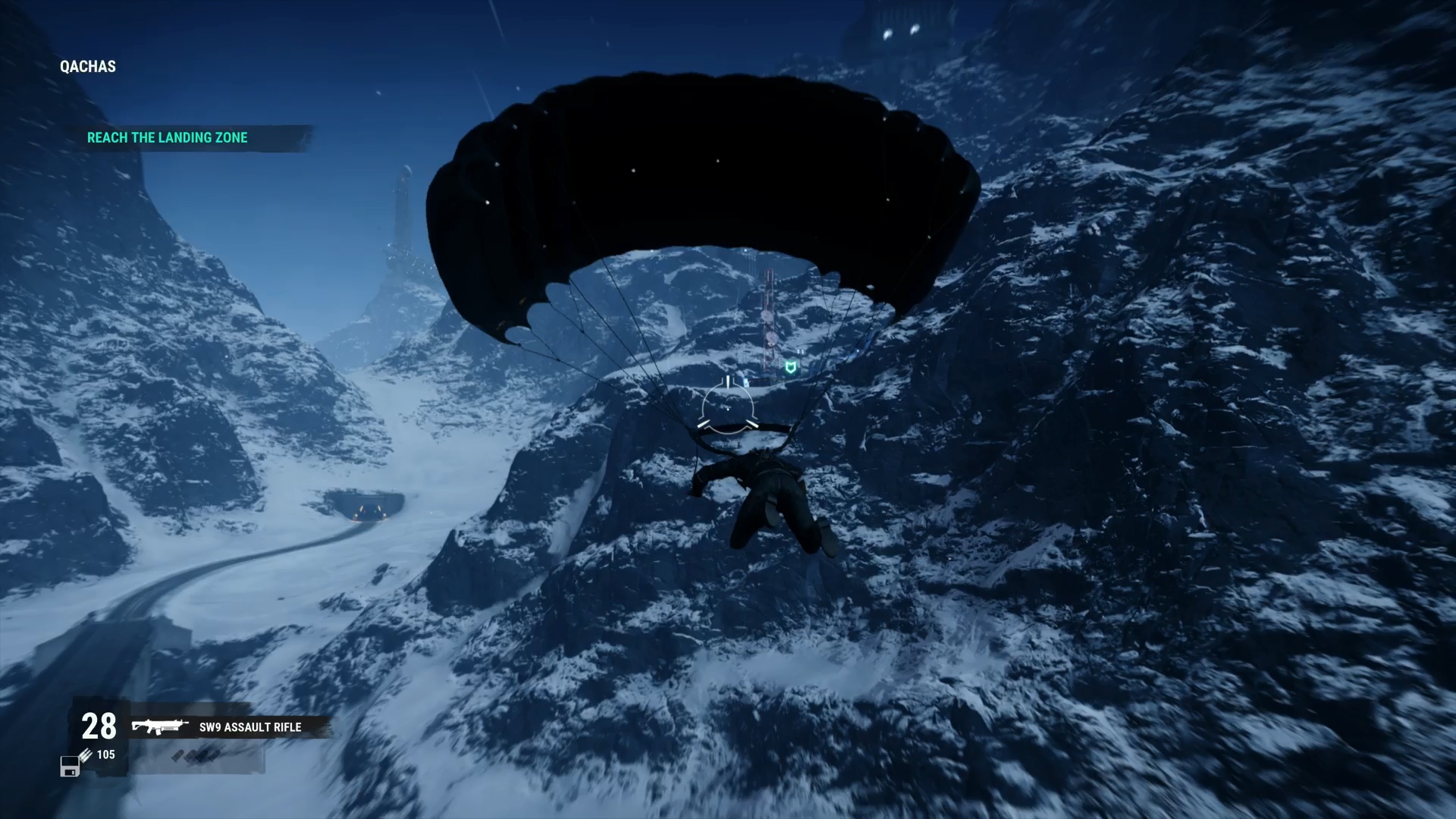Click the SW9 Assault Rifle weapon icon
The image size is (1456, 819).
pos(159,727)
